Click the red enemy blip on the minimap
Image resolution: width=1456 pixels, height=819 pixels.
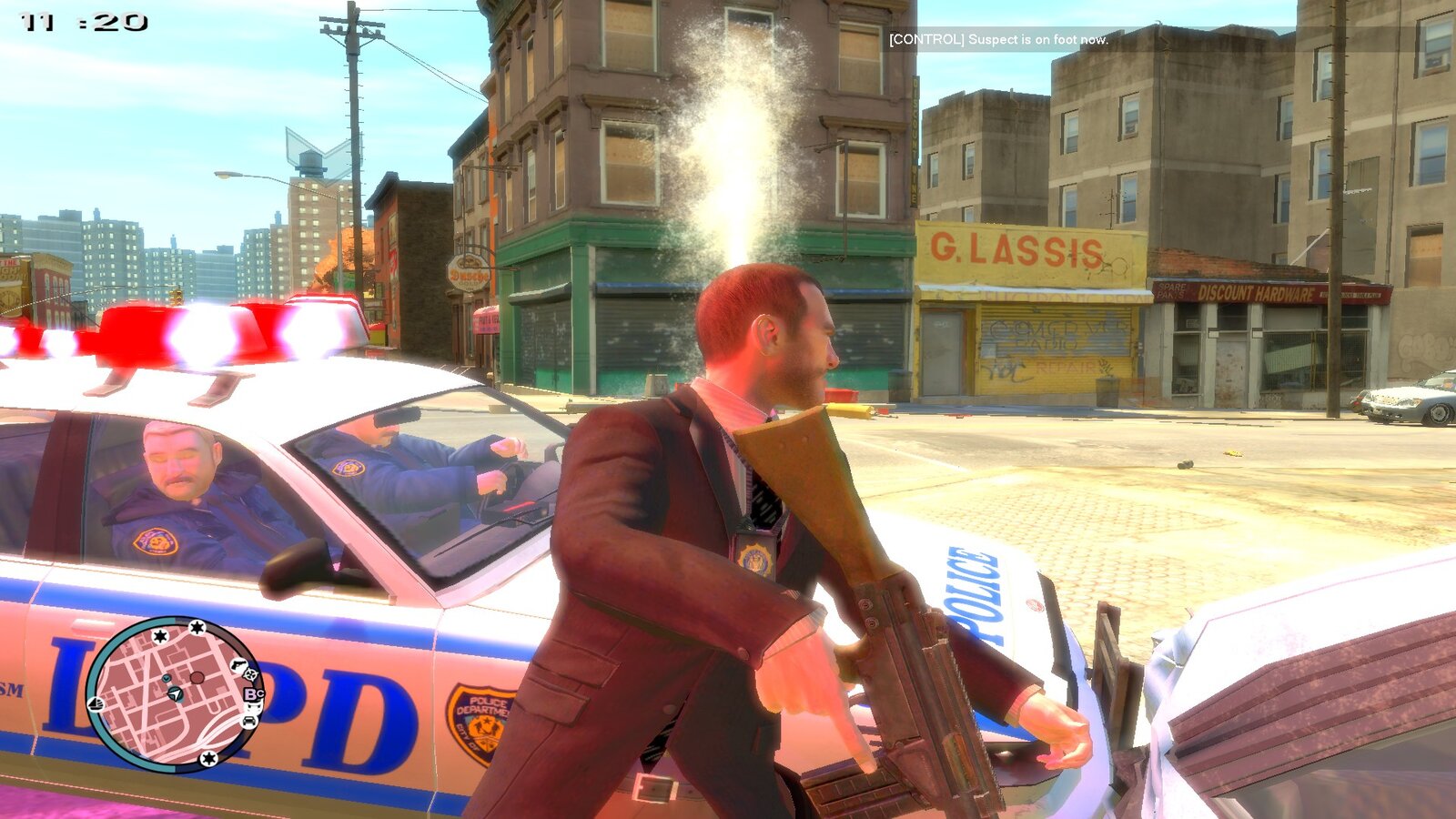click(197, 677)
